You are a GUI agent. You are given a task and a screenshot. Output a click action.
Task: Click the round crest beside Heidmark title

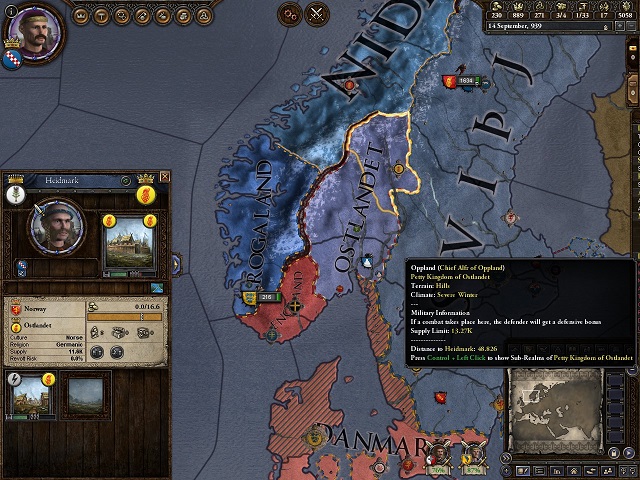point(126,181)
